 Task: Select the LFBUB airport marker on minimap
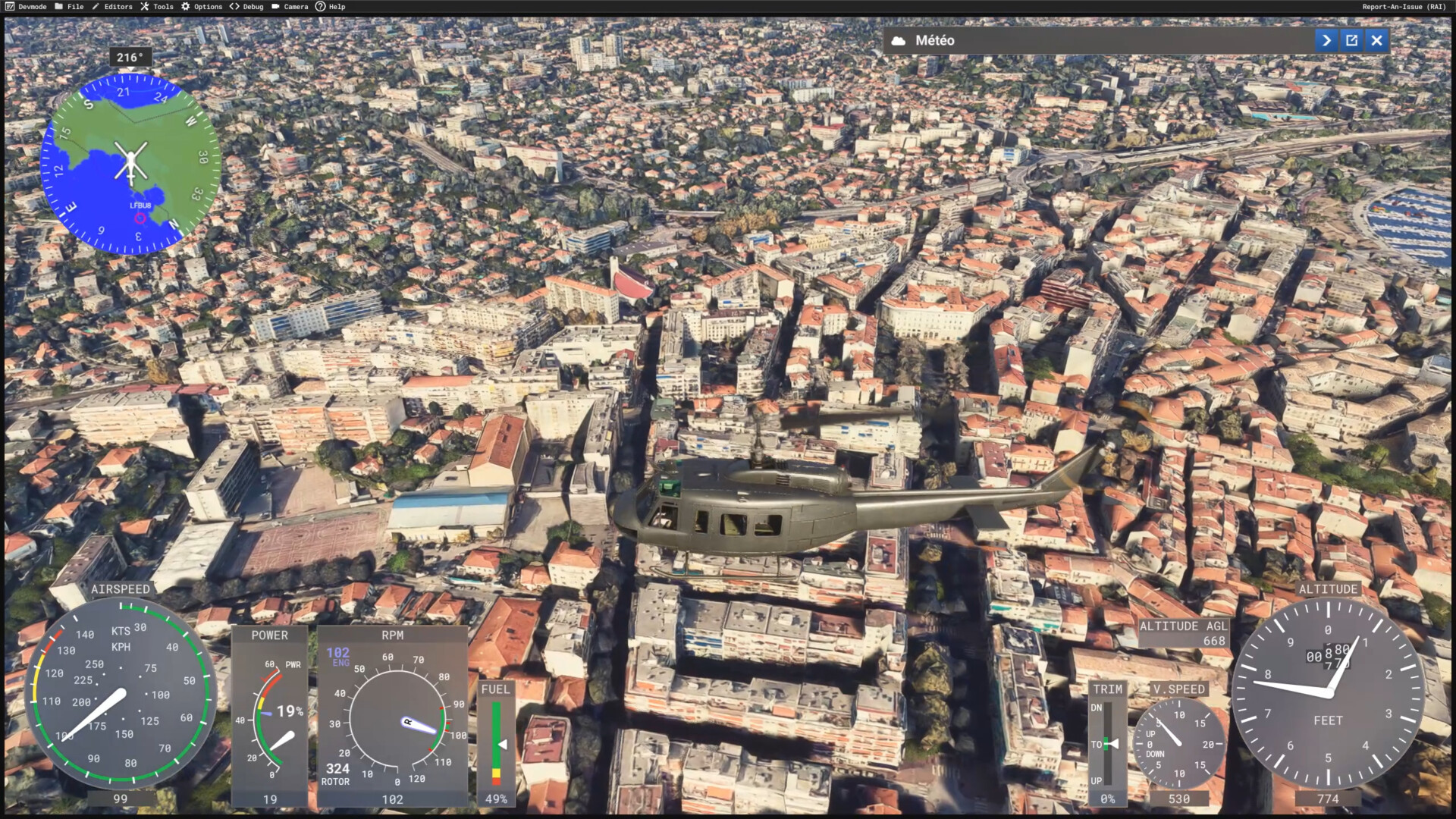pyautogui.click(x=140, y=218)
